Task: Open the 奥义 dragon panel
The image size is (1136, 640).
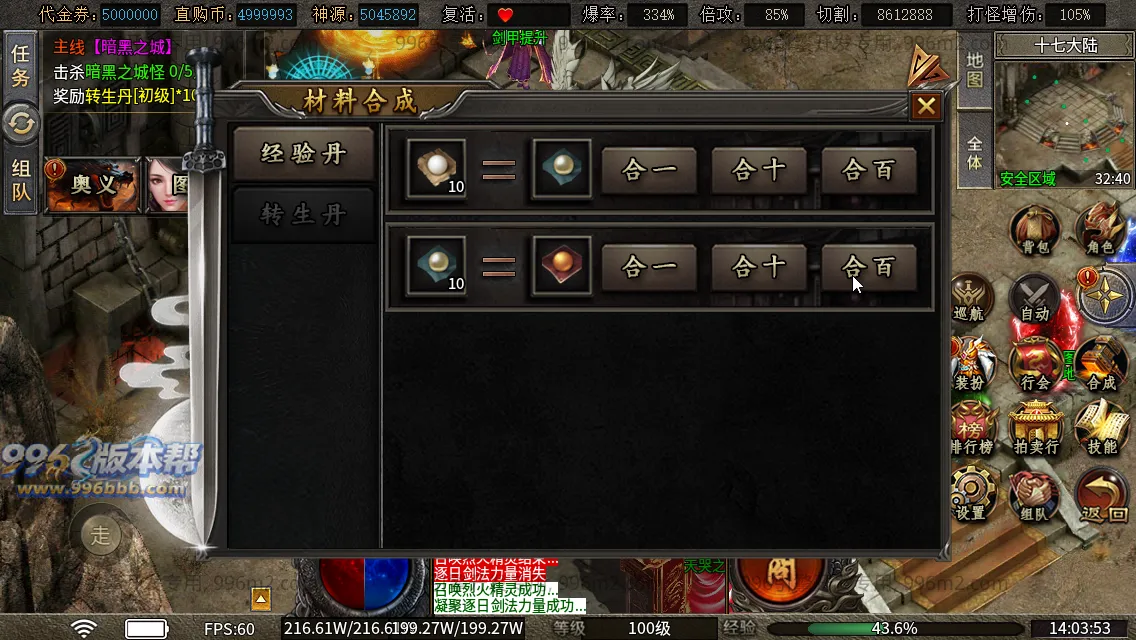Action: [93, 185]
